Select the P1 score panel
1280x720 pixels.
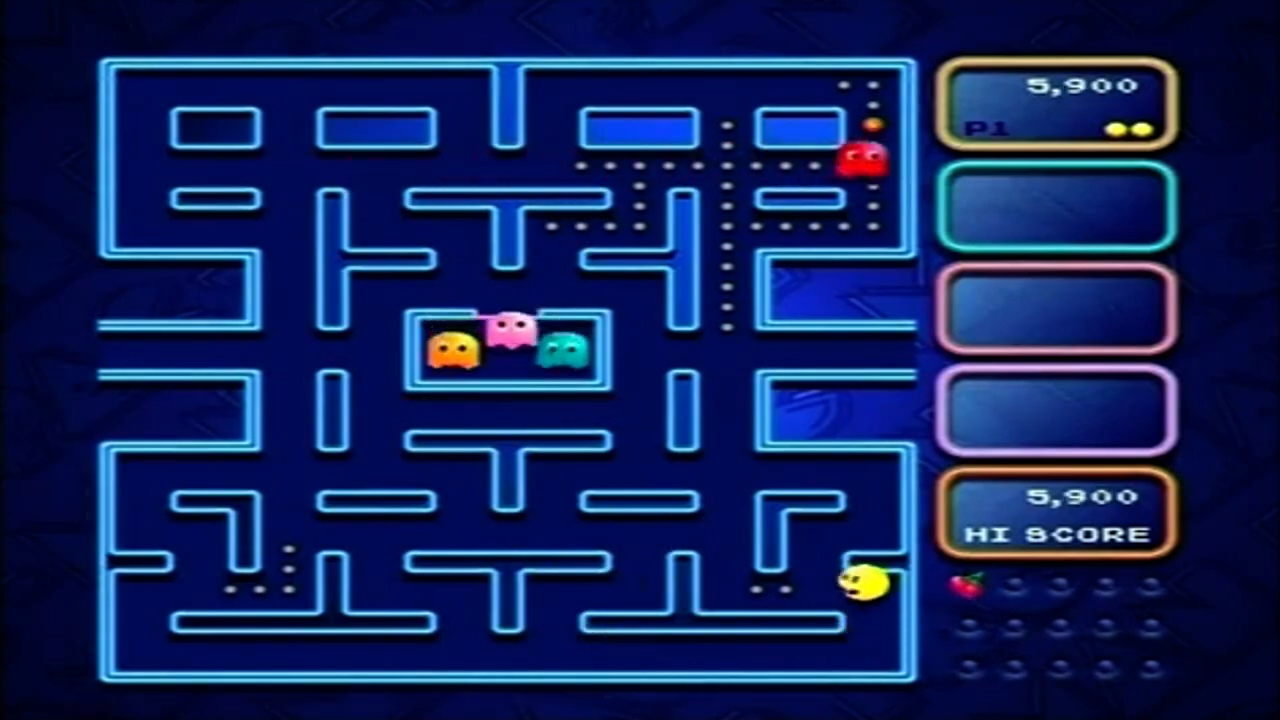click(x=1057, y=103)
